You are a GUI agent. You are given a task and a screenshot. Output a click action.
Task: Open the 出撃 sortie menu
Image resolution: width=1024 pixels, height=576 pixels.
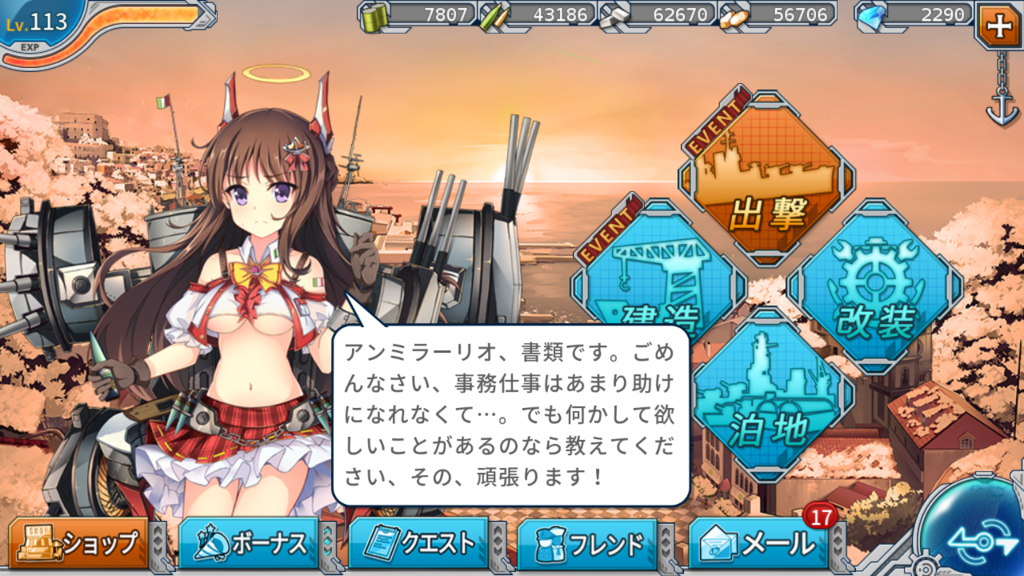tap(768, 178)
